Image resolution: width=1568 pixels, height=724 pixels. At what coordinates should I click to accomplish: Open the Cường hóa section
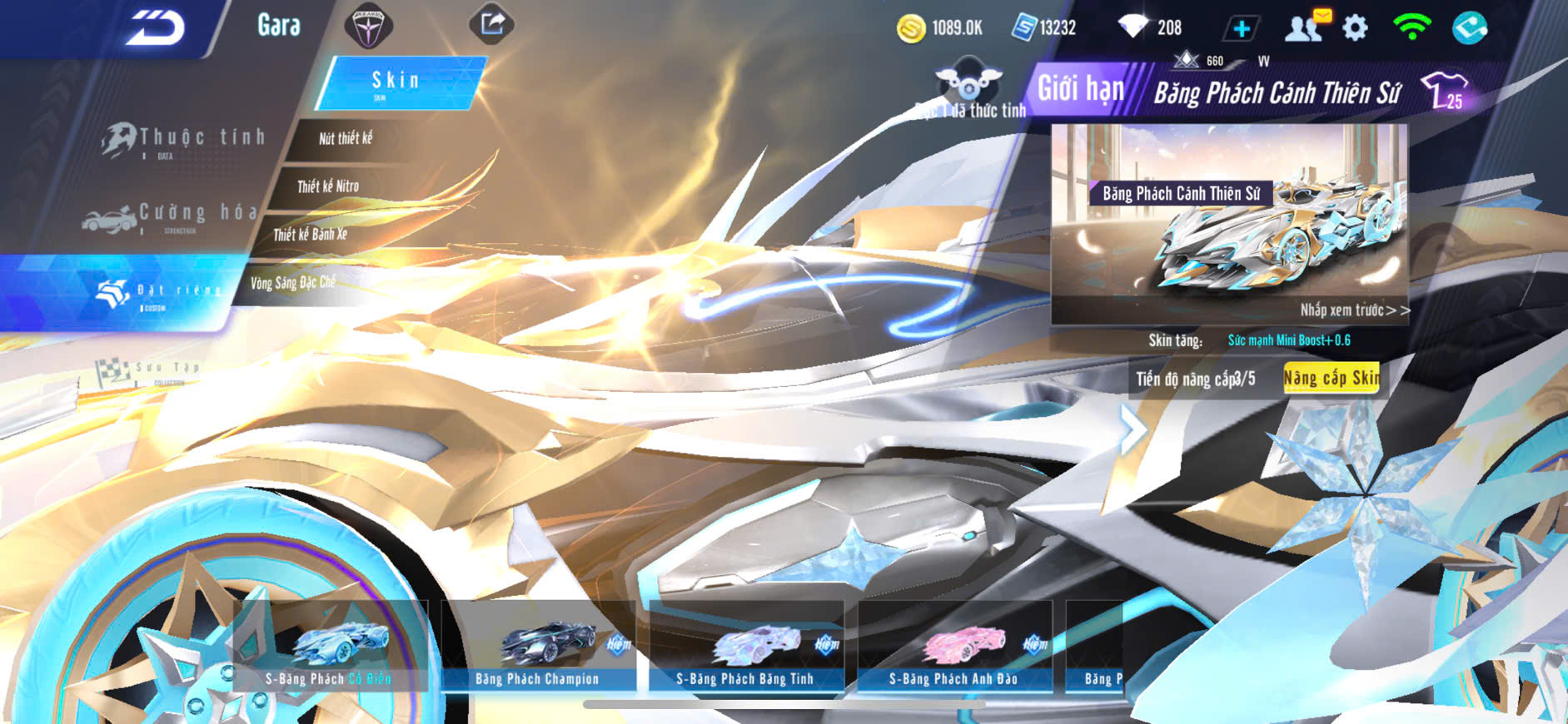(171, 216)
